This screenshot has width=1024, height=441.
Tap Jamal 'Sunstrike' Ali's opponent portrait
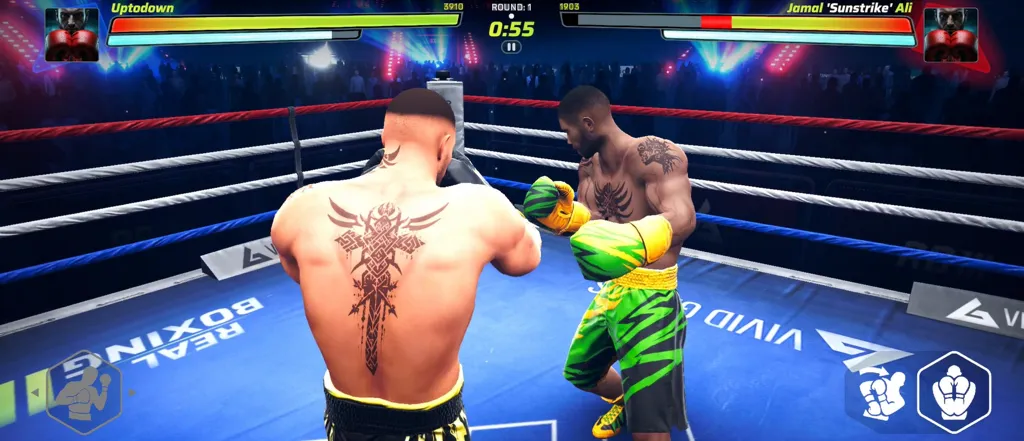tap(950, 34)
